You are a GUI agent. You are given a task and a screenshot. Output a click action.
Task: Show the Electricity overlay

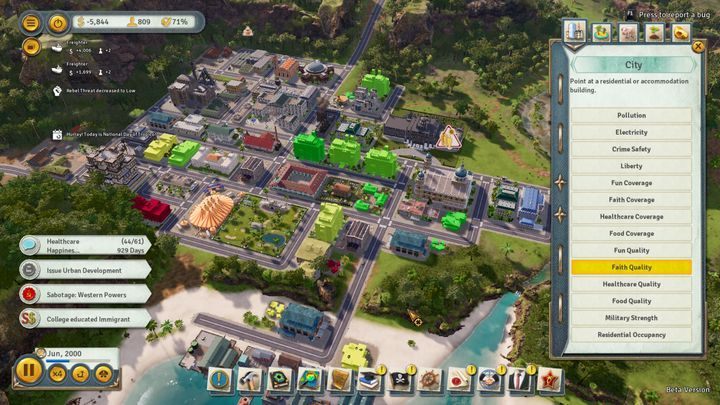(631, 132)
